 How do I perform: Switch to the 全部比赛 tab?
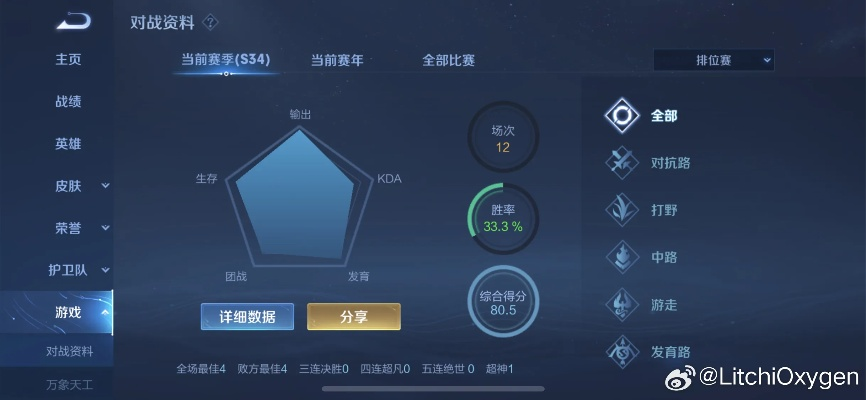pyautogui.click(x=448, y=60)
